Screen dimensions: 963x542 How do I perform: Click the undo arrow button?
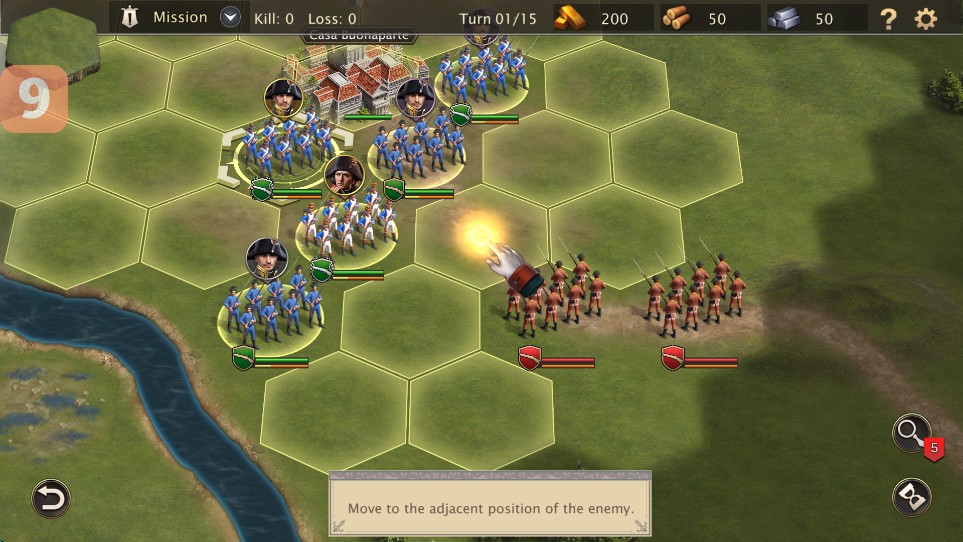51,497
